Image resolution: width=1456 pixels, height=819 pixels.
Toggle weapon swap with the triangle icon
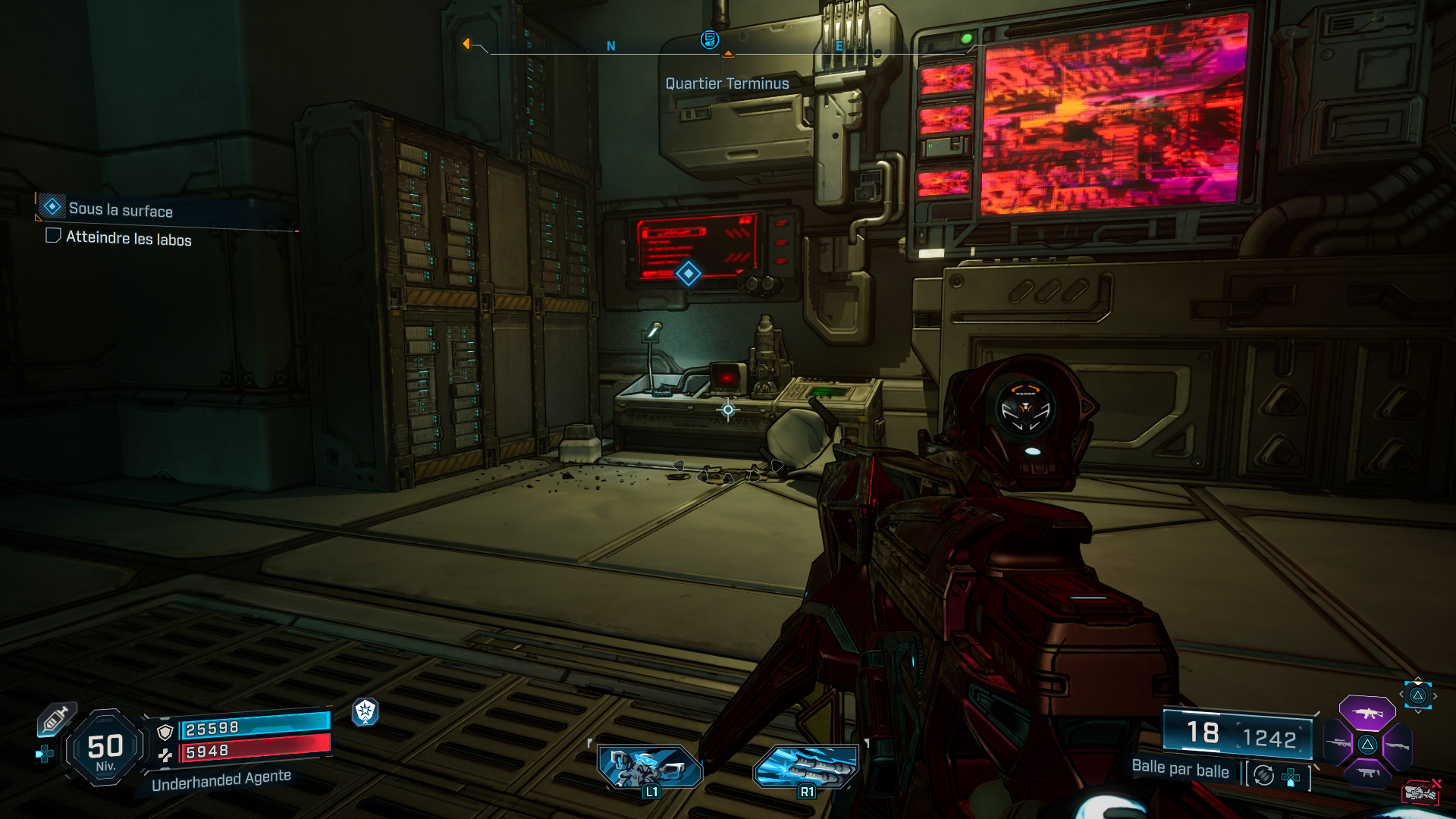[1417, 695]
